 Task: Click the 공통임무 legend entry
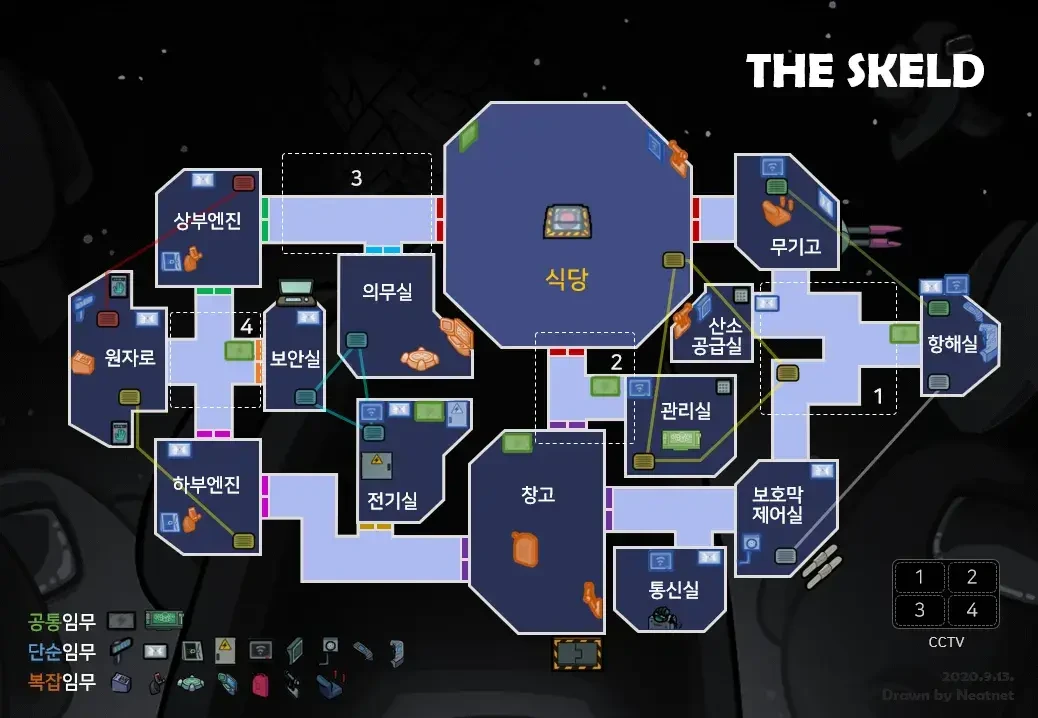pyautogui.click(x=62, y=622)
